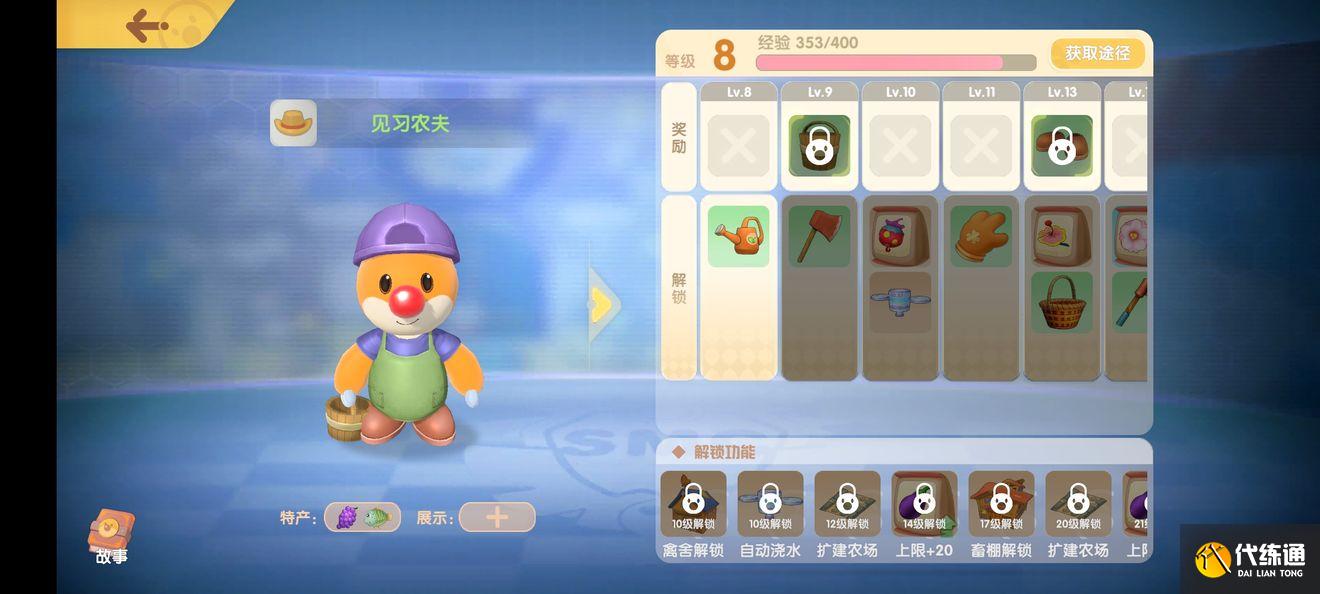The width and height of the screenshot is (1320, 594).
Task: Select the orange glove unlock item
Action: pos(981,236)
